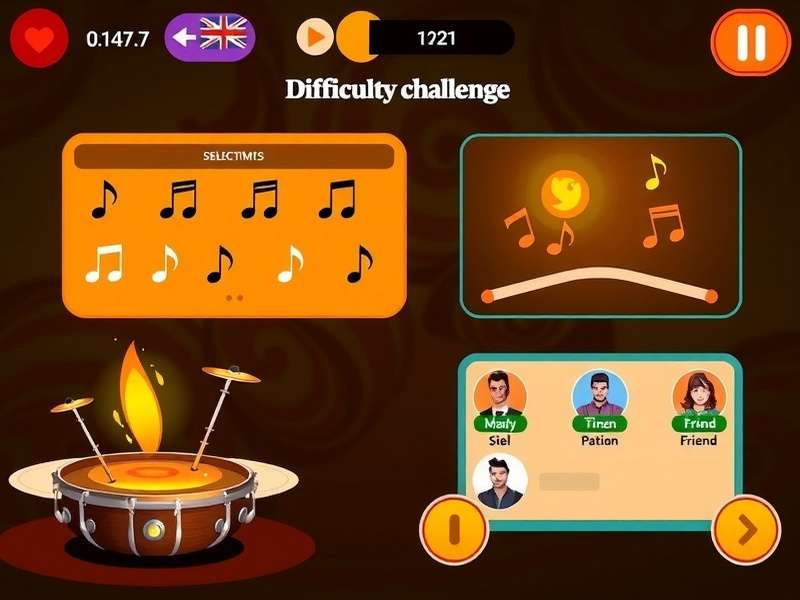Hit the small orange play button
Screen dimensions: 800x600
[x=314, y=38]
